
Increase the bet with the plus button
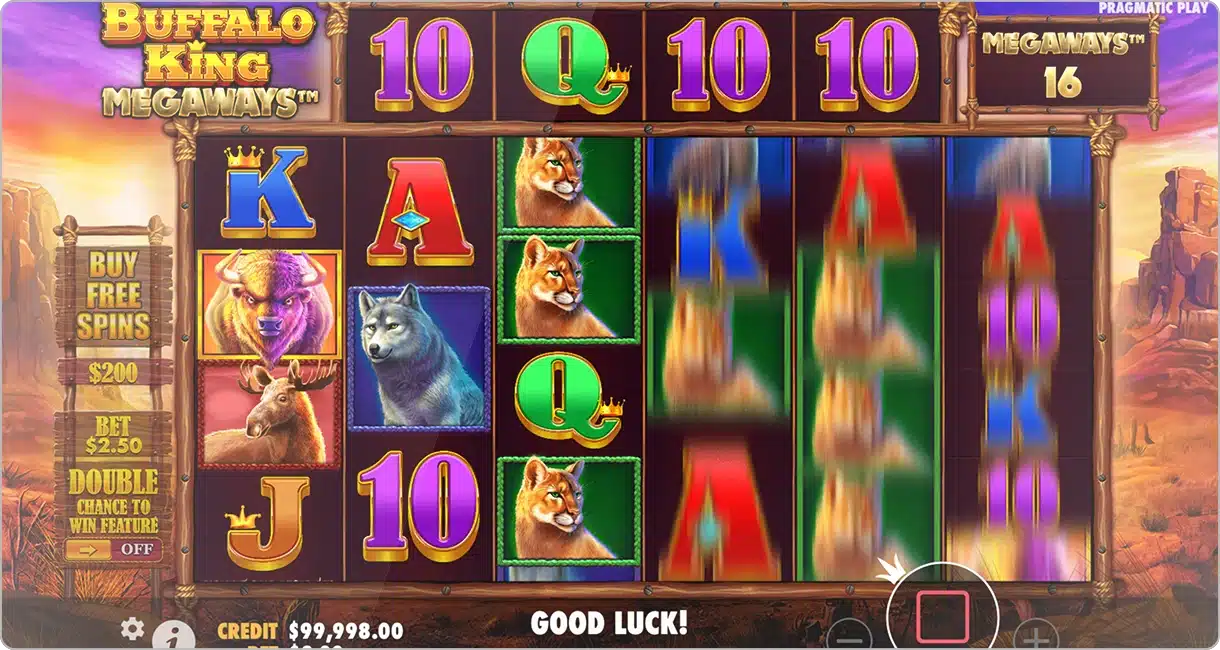coord(1035,636)
